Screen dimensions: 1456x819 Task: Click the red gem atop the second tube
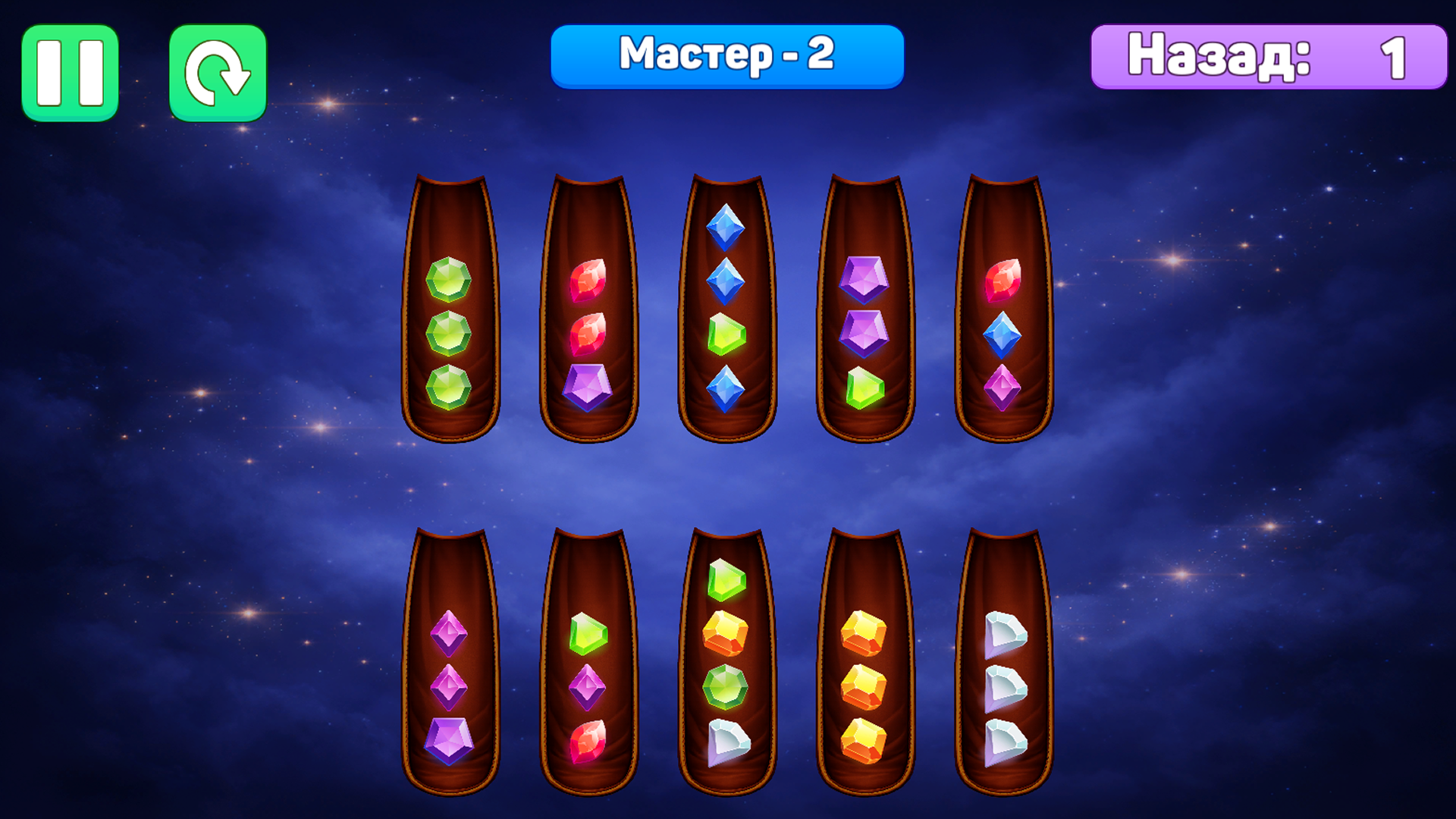(590, 281)
